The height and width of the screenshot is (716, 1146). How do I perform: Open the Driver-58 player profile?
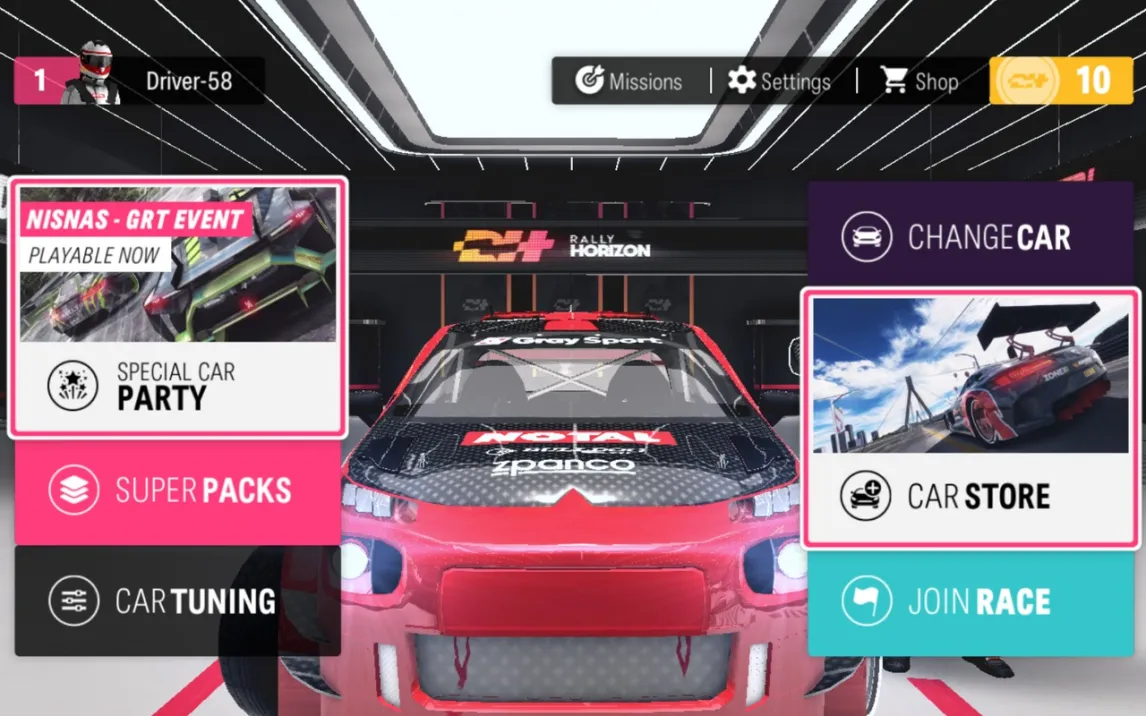[140, 81]
